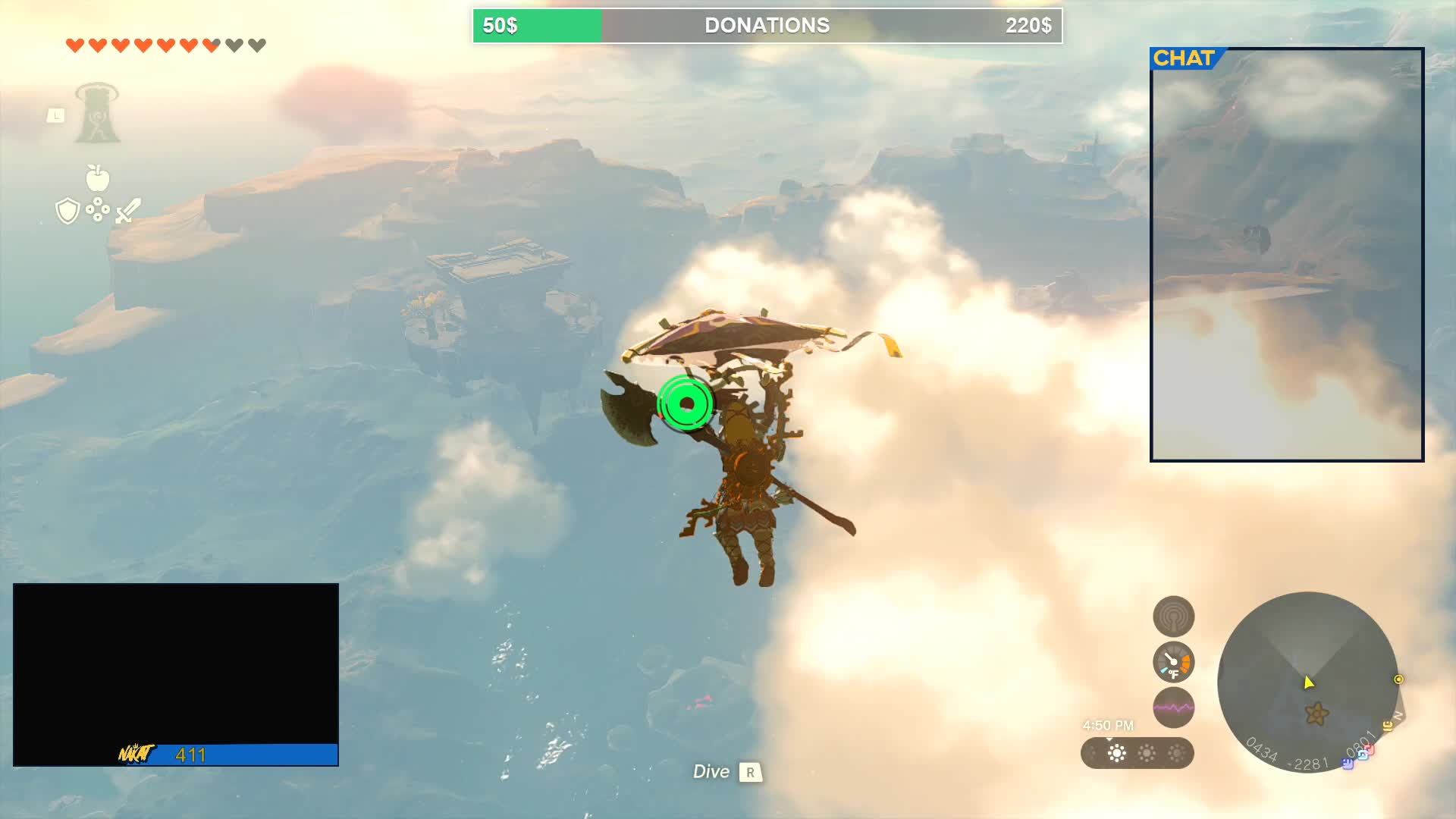Choose the sword weapon quick-select icon
1456x819 pixels.
128,211
